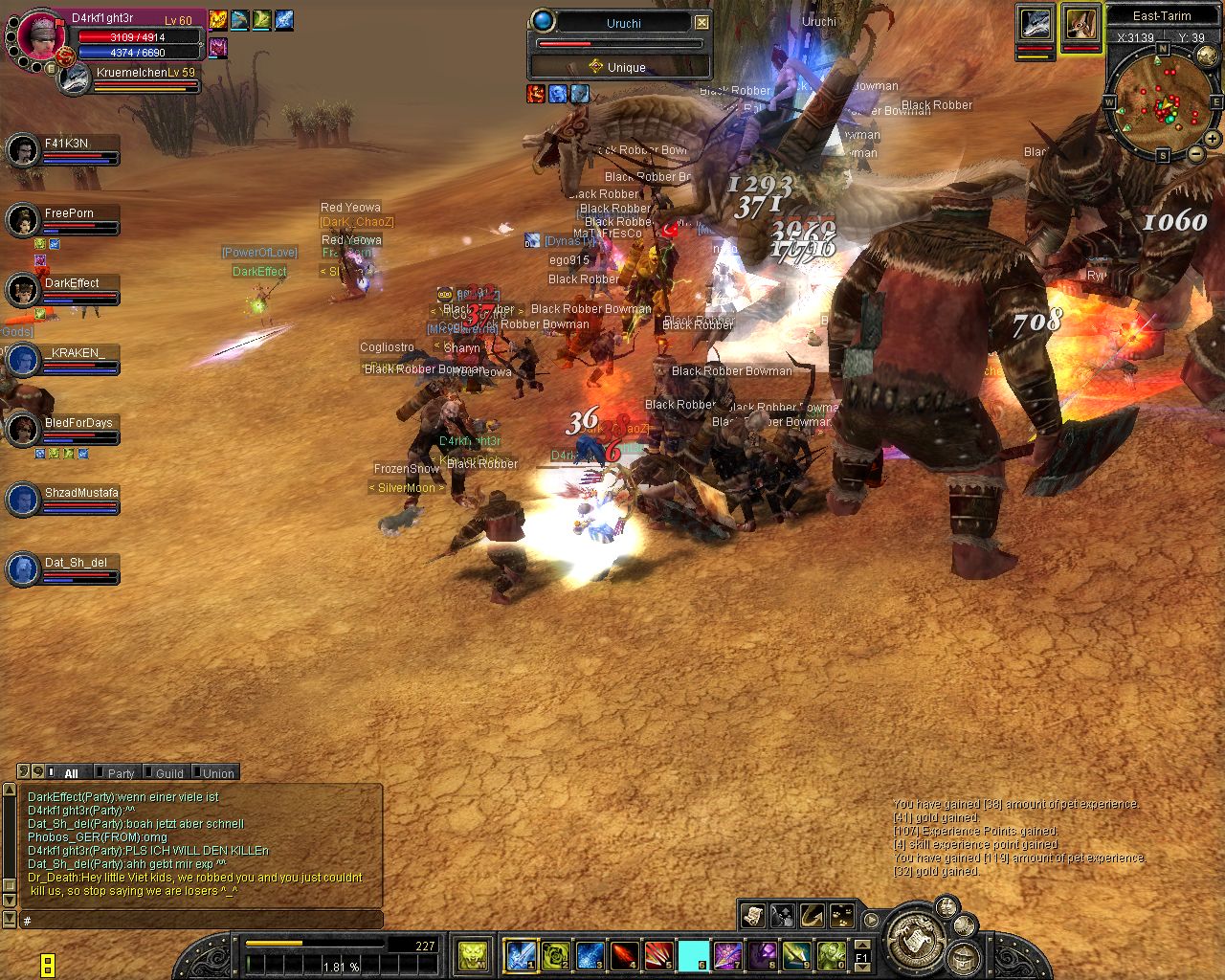
Task: Zoom out the minimap with minus button
Action: [x=1195, y=153]
